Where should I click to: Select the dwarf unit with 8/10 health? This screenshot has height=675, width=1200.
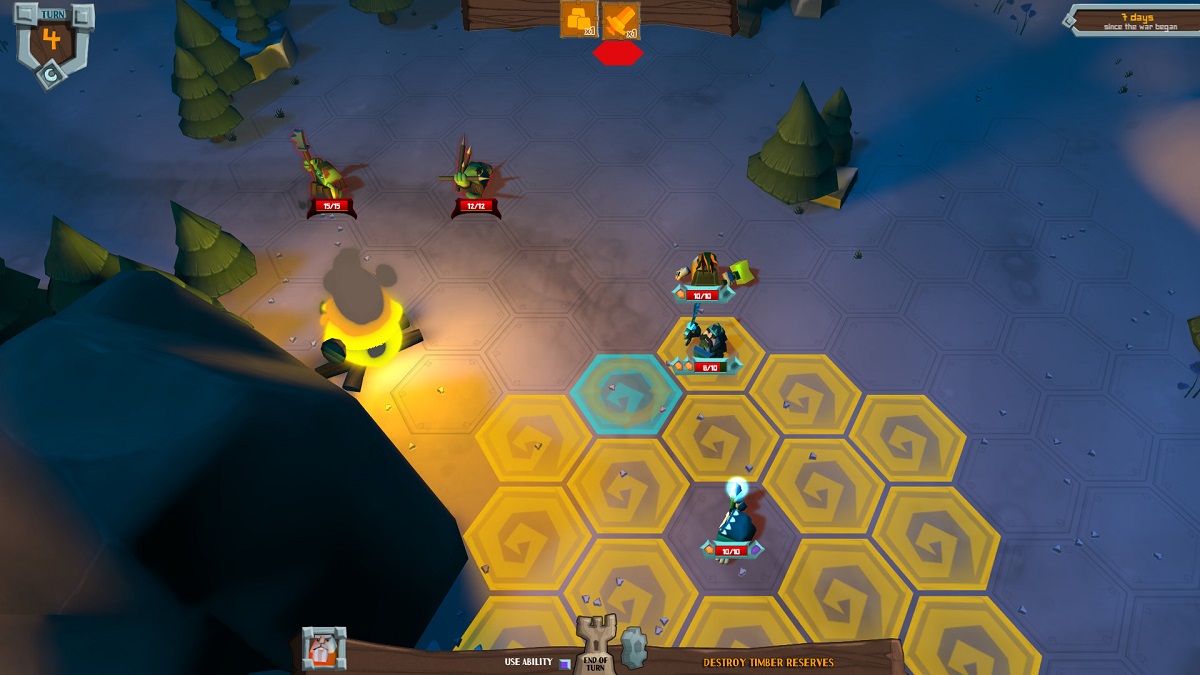coord(710,342)
